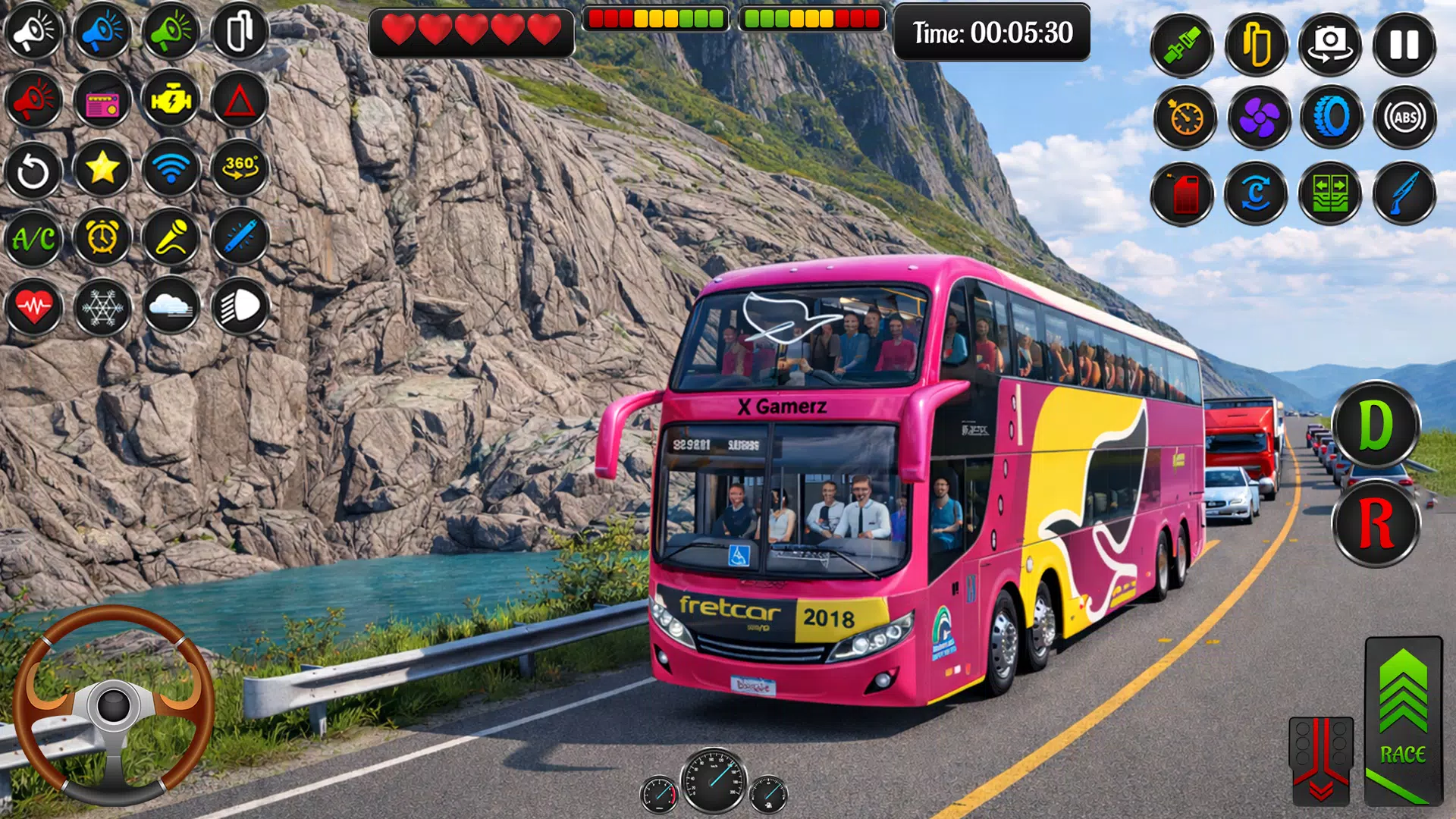The height and width of the screenshot is (819, 1456).
Task: Open the pink radio icon
Action: [102, 101]
